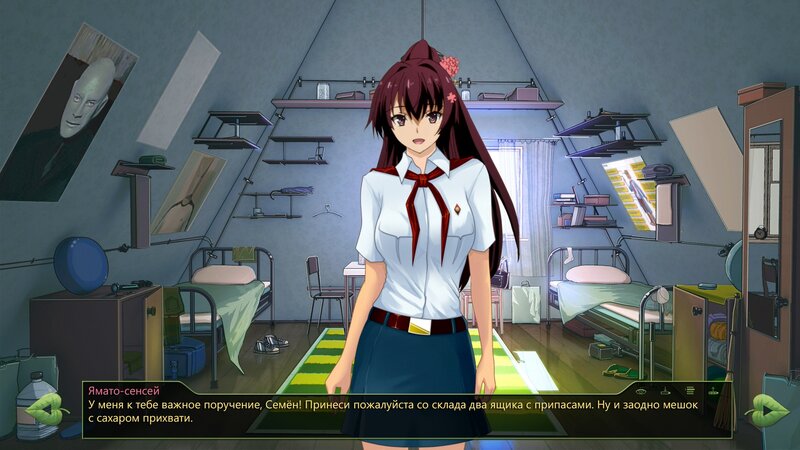Viewport: 800px width, 450px height.
Task: Open the dialogue history lines icon
Action: click(689, 390)
